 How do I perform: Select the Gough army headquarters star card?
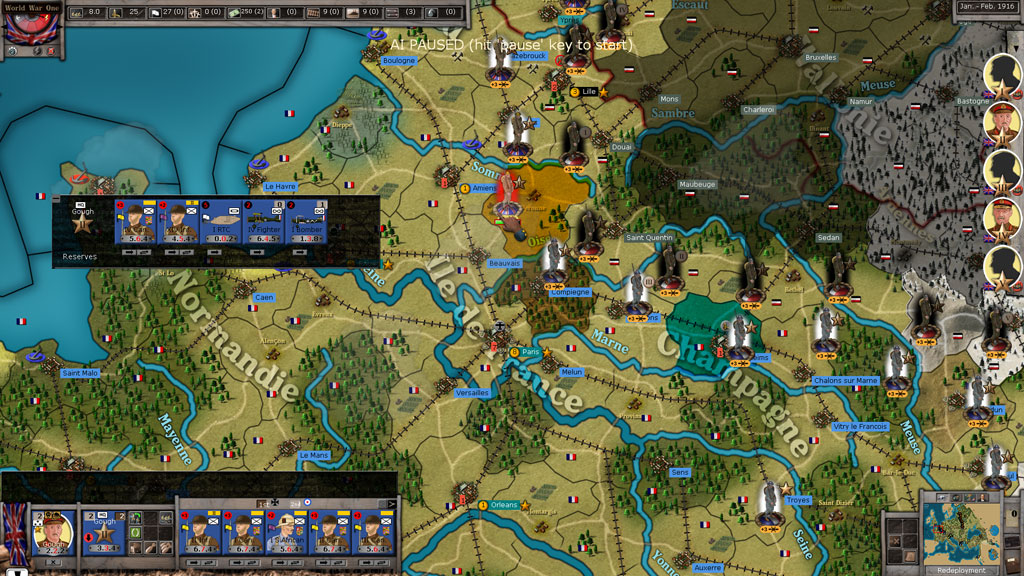[x=104, y=534]
